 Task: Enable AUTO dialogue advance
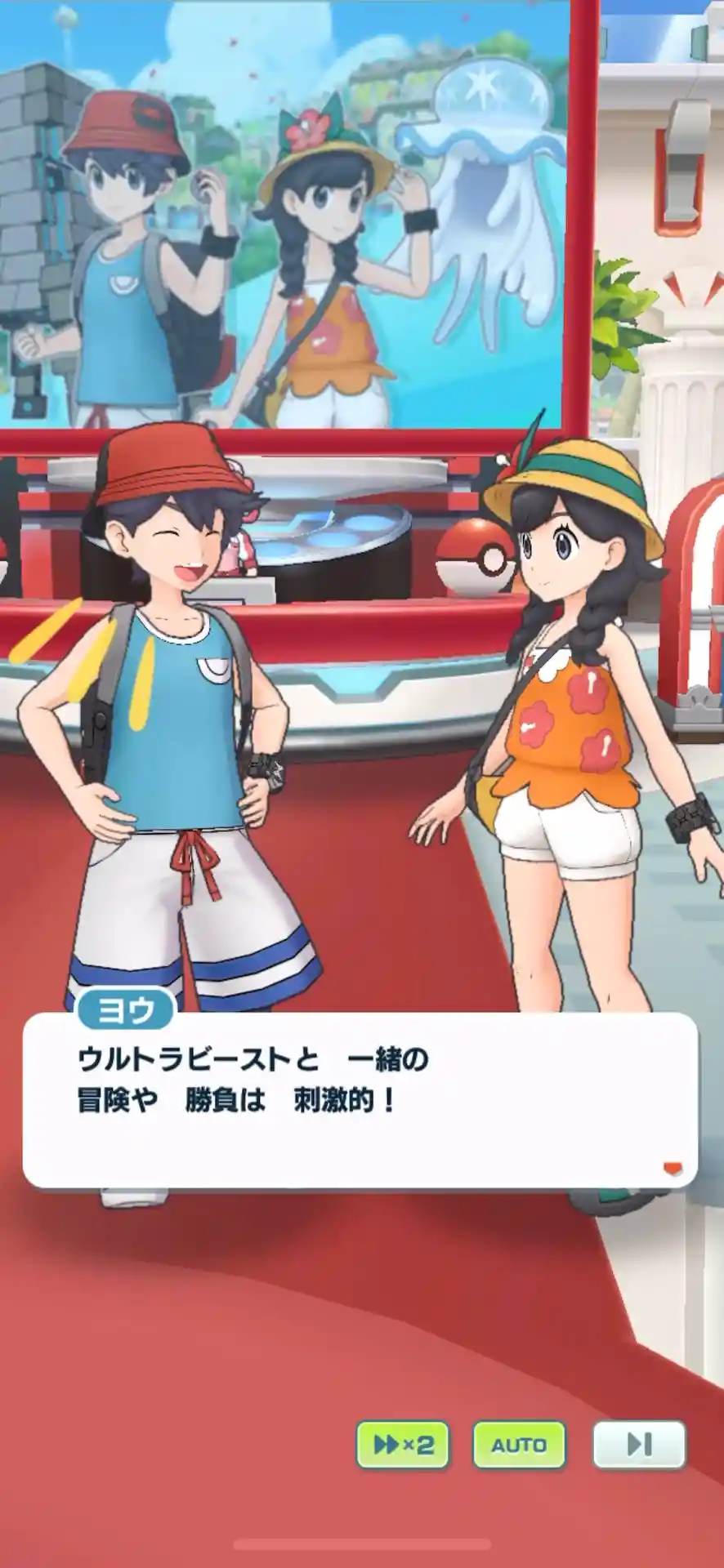[520, 1445]
